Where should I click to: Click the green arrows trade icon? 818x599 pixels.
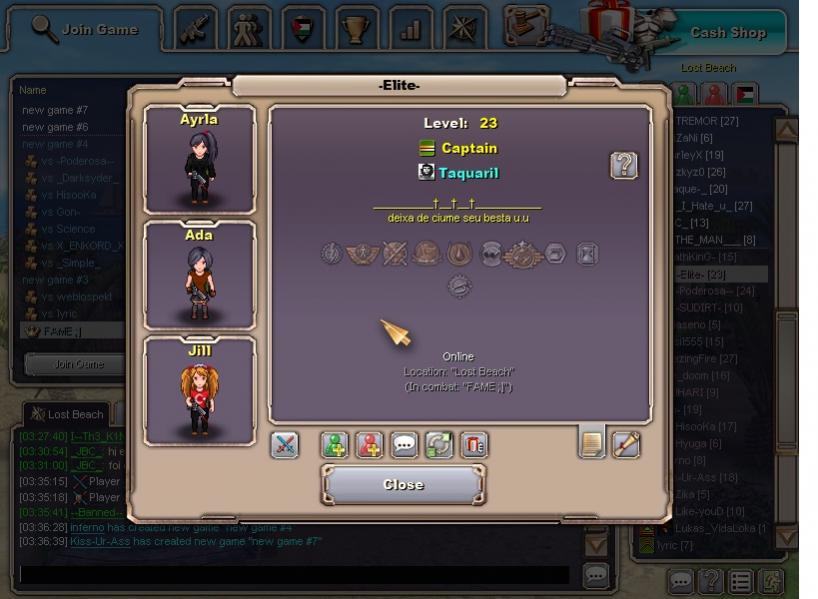439,445
